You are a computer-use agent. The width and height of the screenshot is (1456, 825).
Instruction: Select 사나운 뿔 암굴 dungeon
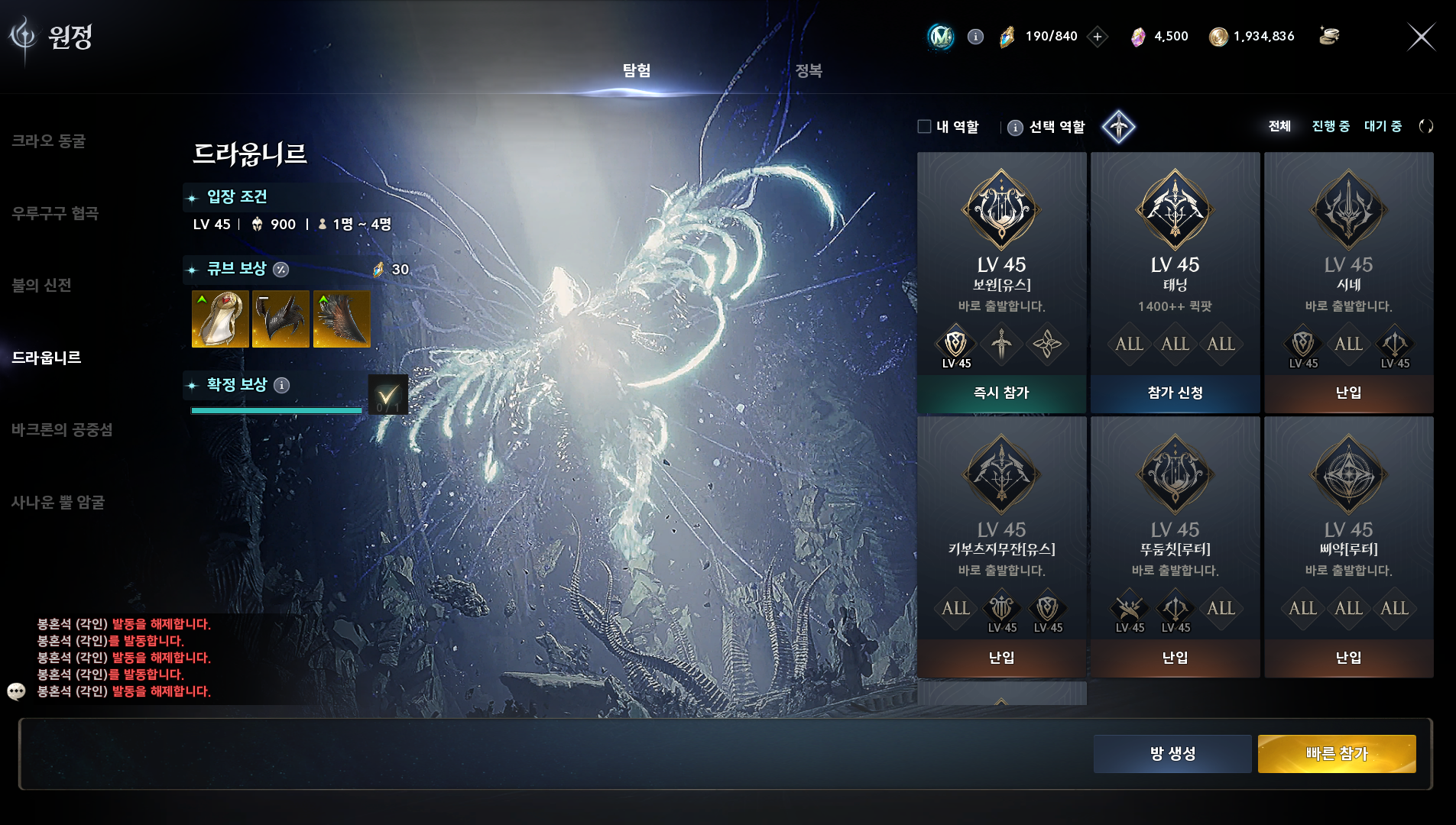tap(58, 503)
